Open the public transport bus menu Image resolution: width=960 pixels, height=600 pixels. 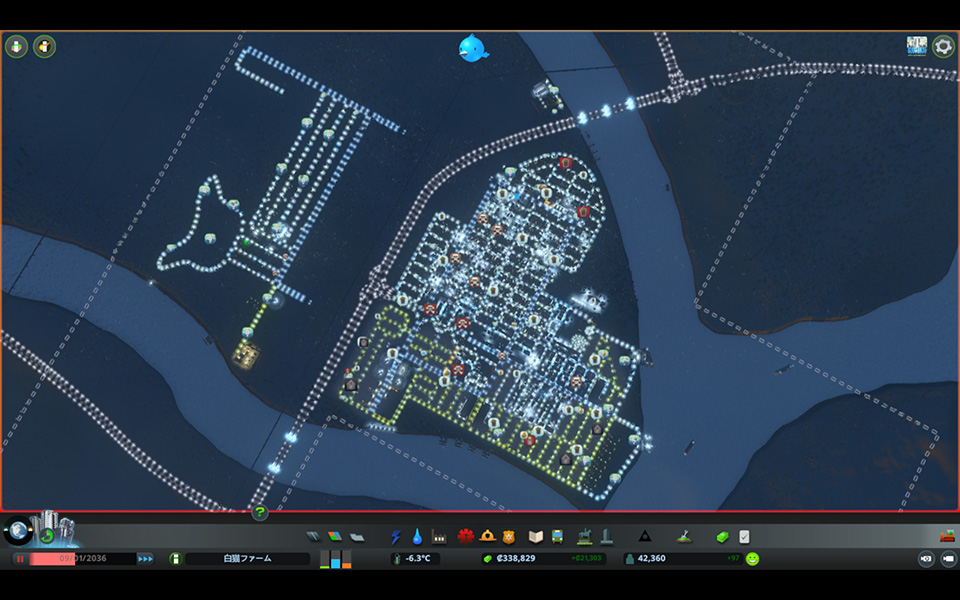(x=557, y=537)
